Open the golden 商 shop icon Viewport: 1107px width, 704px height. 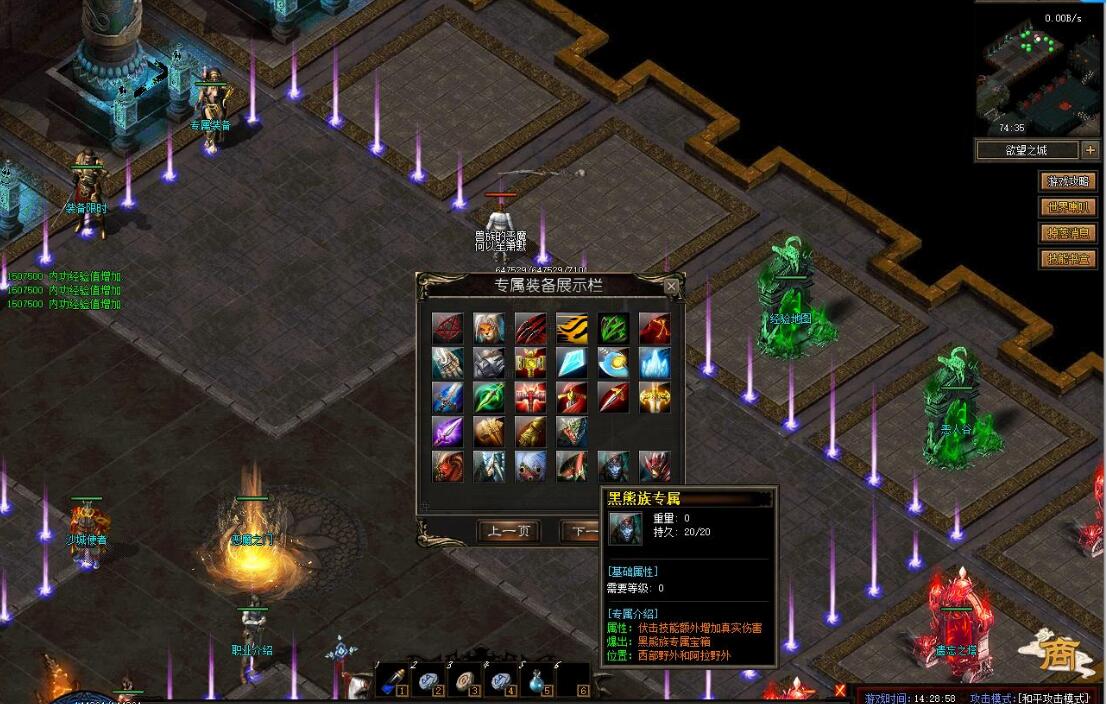pyautogui.click(x=1056, y=654)
